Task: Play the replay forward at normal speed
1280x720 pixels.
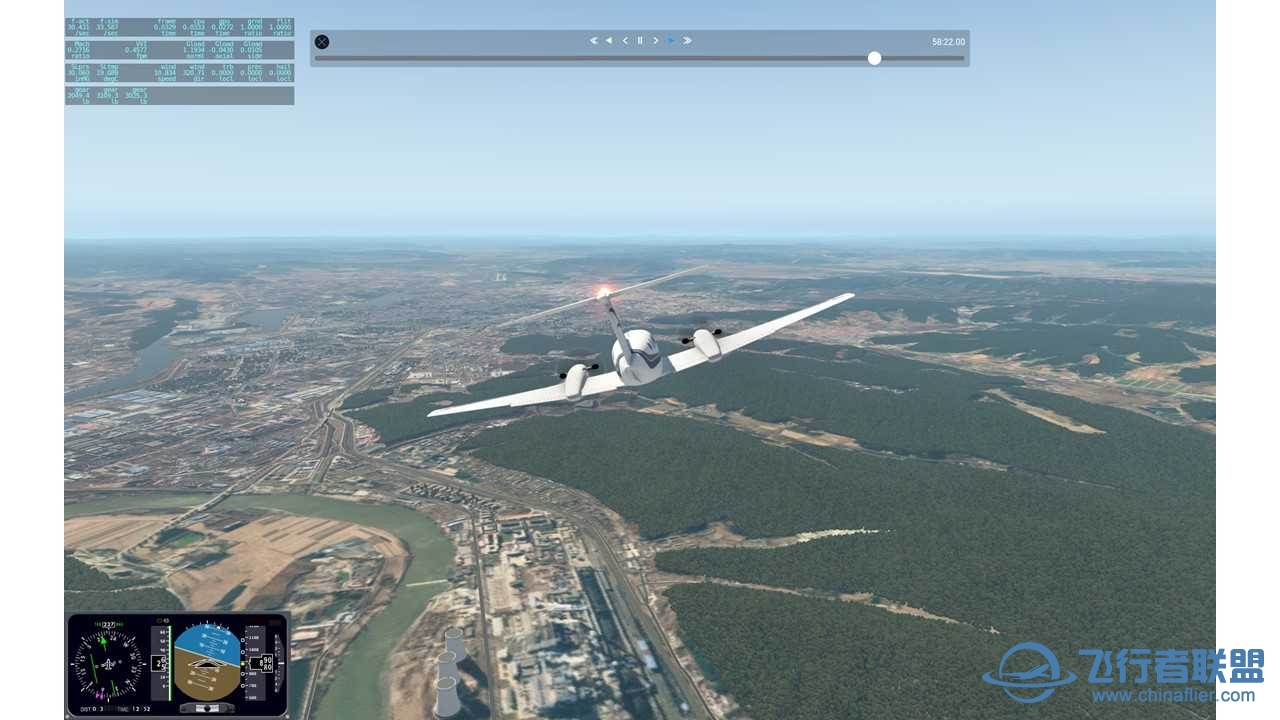Action: (x=671, y=41)
